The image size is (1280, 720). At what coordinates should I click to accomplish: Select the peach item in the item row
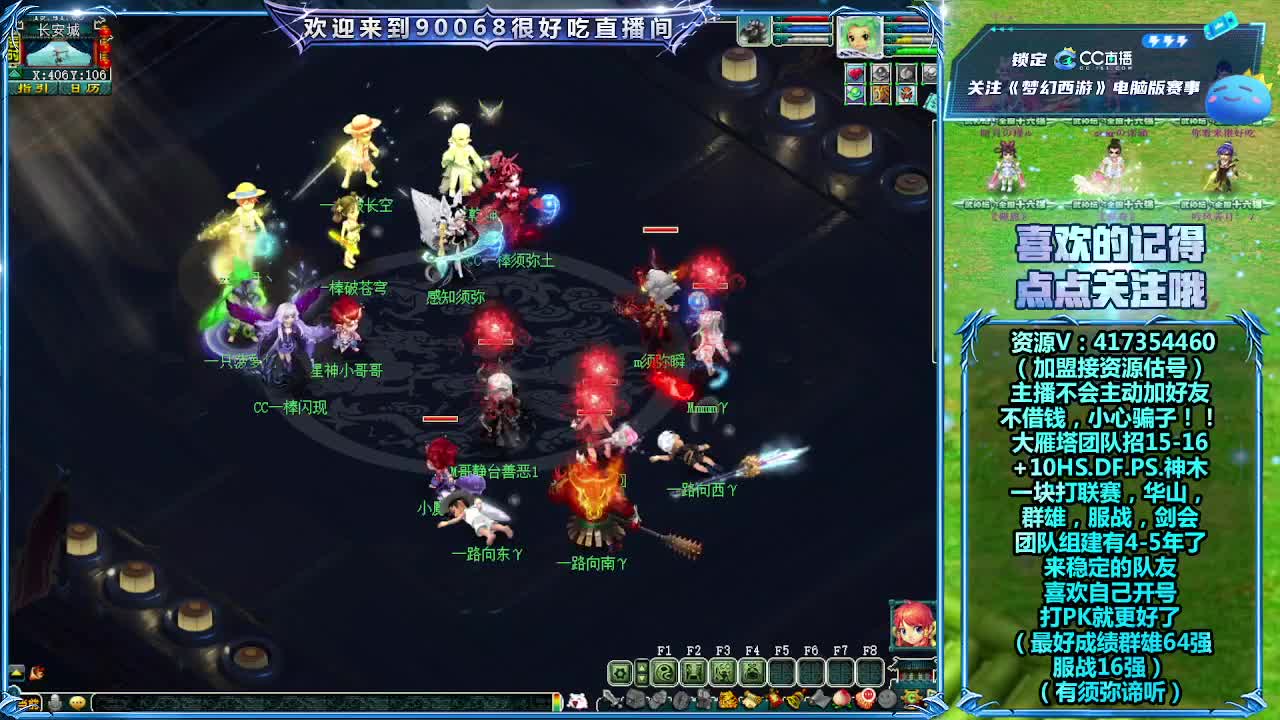click(x=843, y=699)
